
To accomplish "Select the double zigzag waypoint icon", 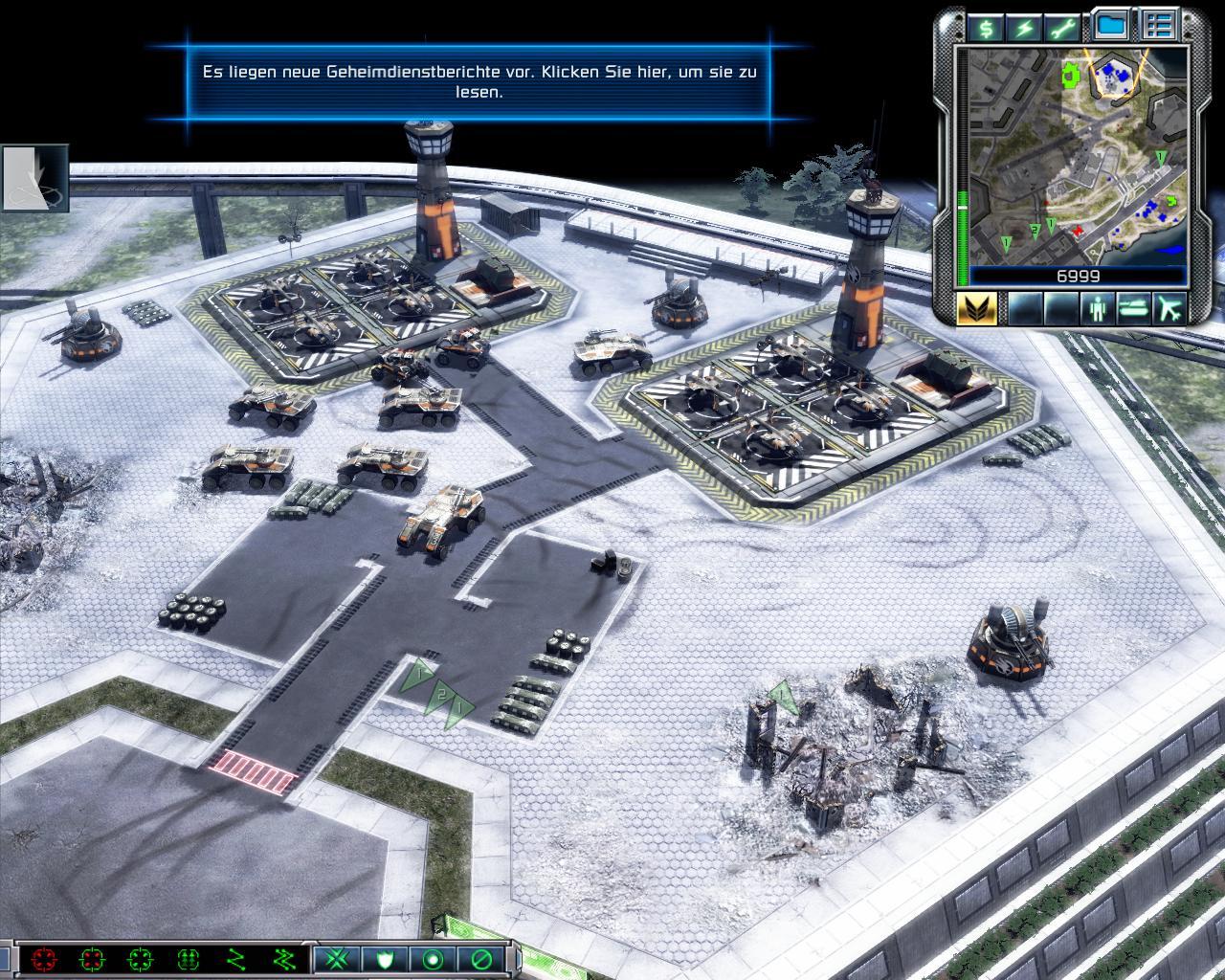I will [x=284, y=959].
